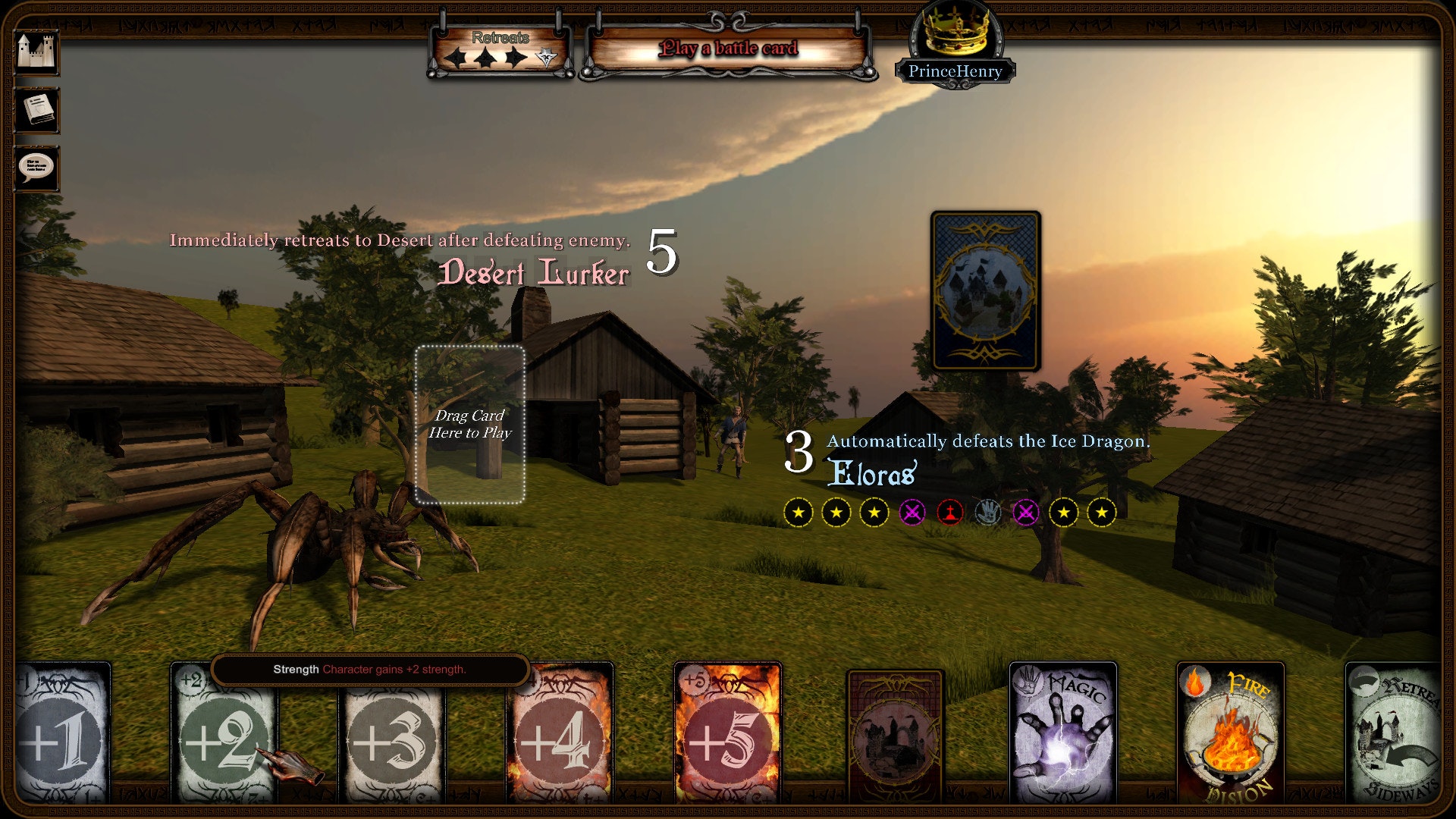Pick the +4 strength card
This screenshot has width=1456, height=819.
coord(560,736)
